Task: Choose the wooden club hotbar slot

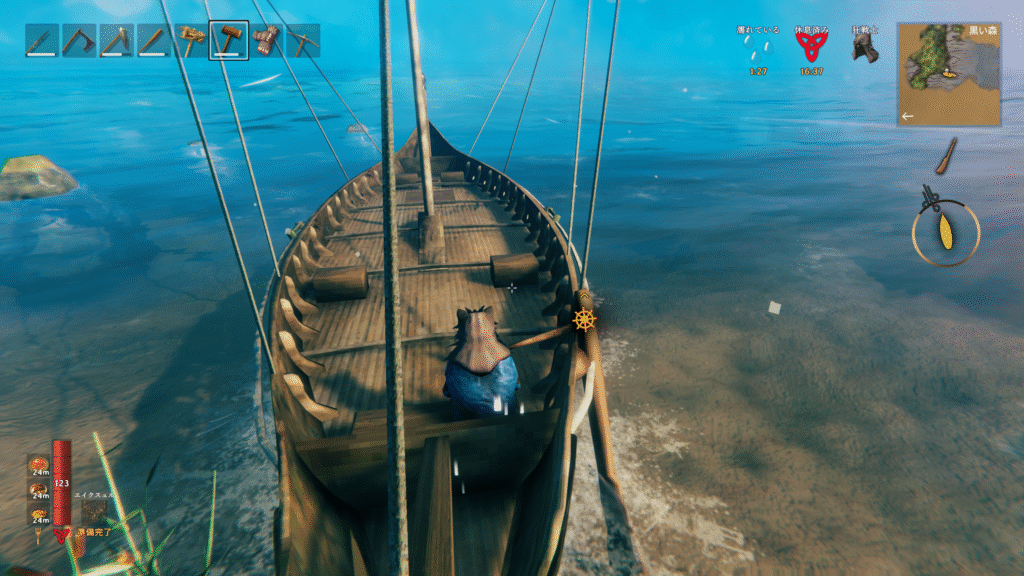Action: [153, 41]
